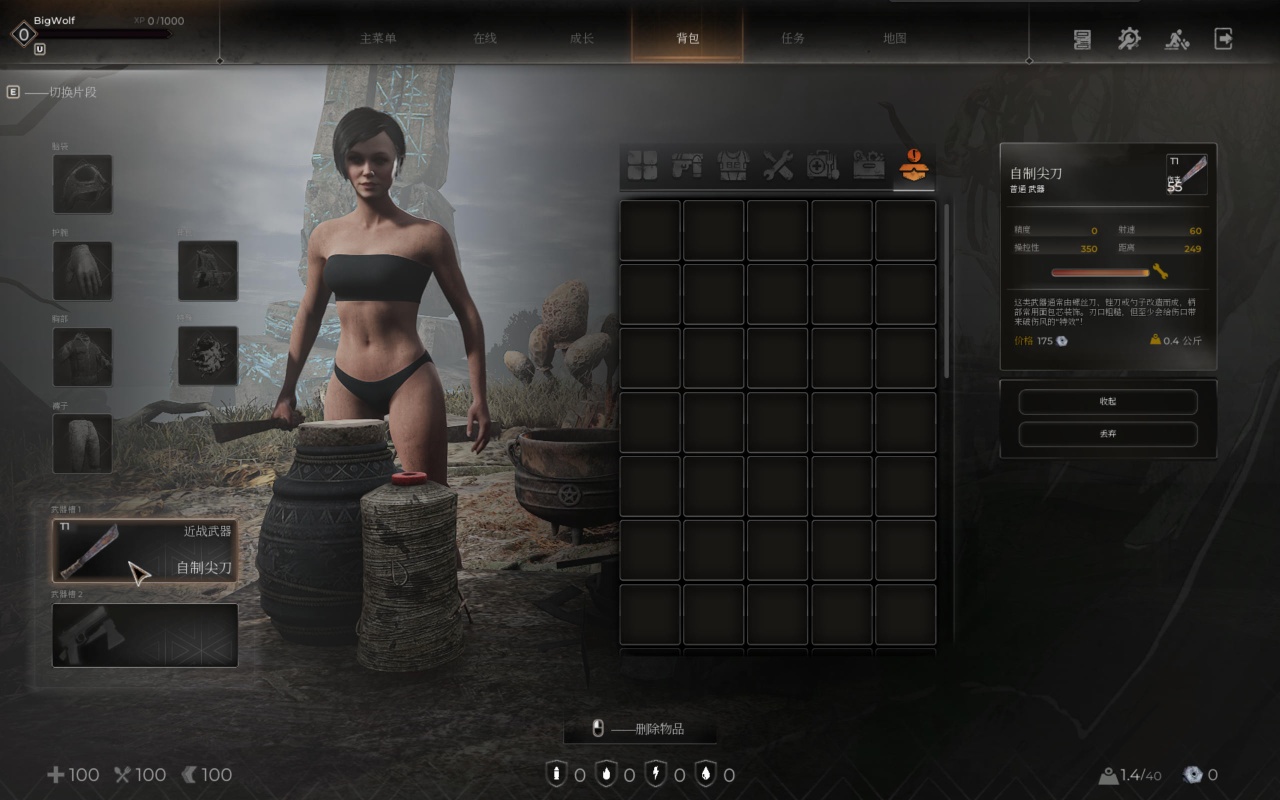Click the kneeling figure icon in top bar
This screenshot has height=800, width=1280.
1177,39
